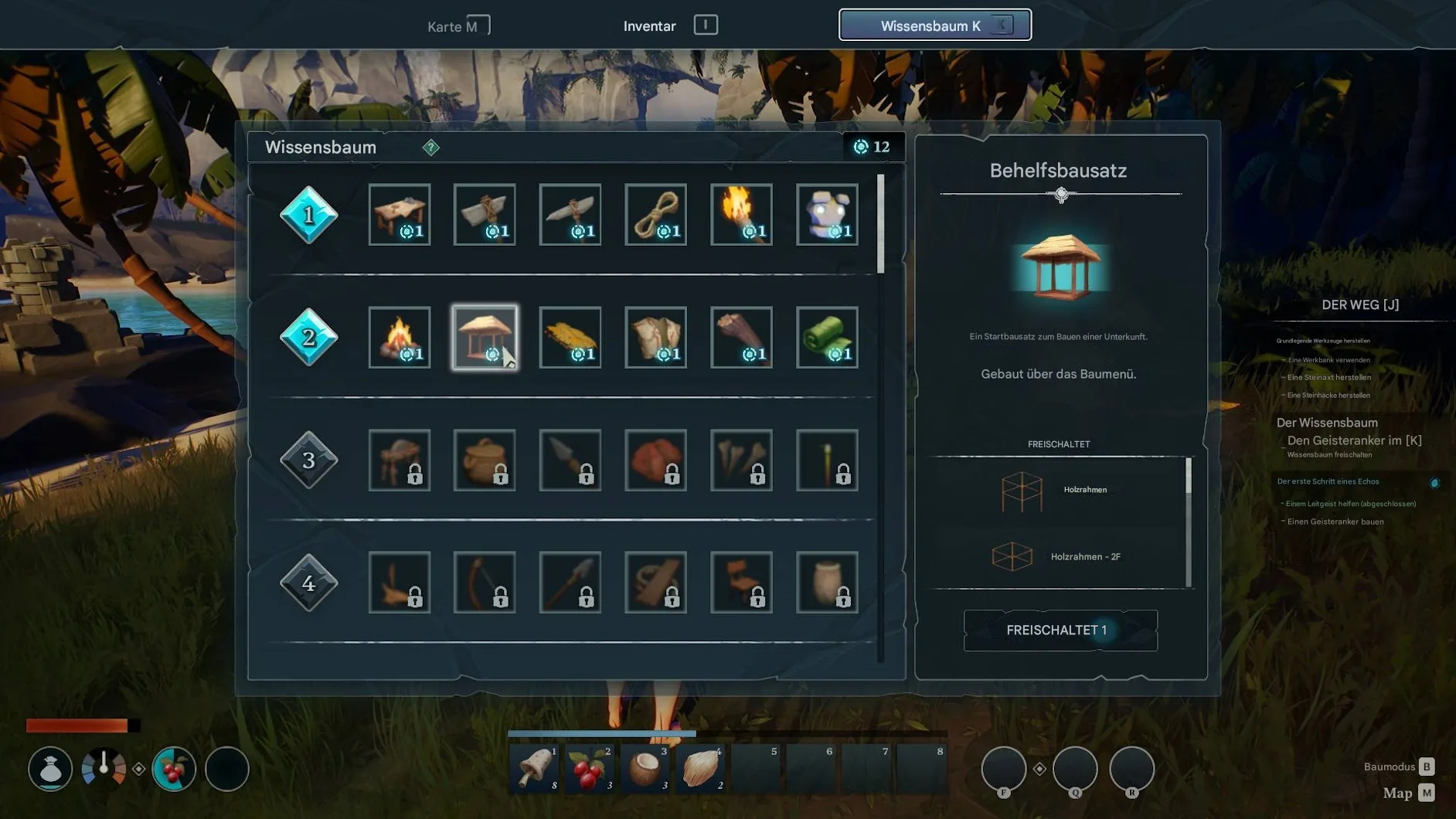Select the workbench knowledge node
This screenshot has height=819, width=1456.
point(400,215)
